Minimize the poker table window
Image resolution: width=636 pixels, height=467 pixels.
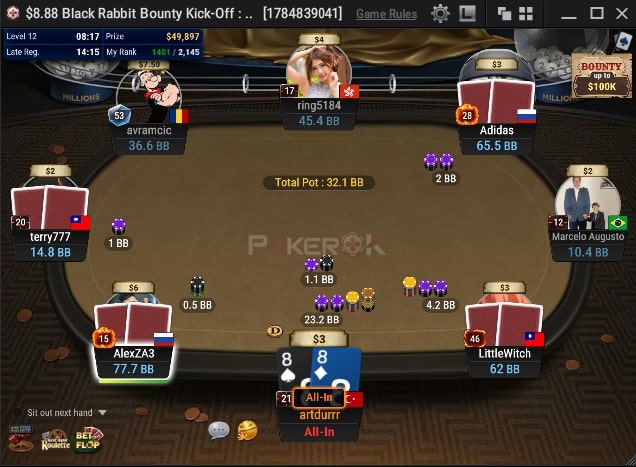pyautogui.click(x=566, y=14)
